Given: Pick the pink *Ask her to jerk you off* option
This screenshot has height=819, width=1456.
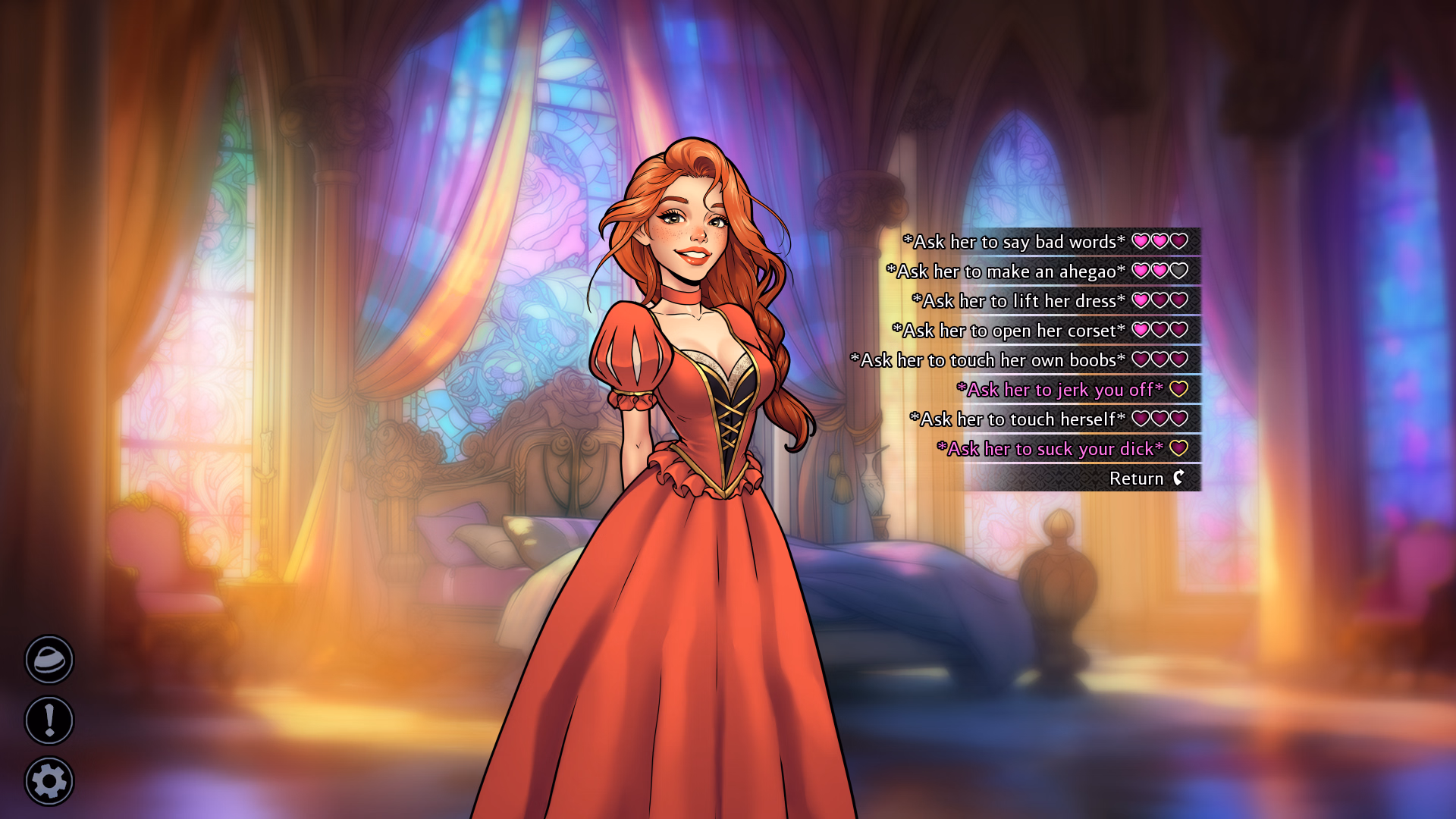Looking at the screenshot, I should coord(1062,390).
